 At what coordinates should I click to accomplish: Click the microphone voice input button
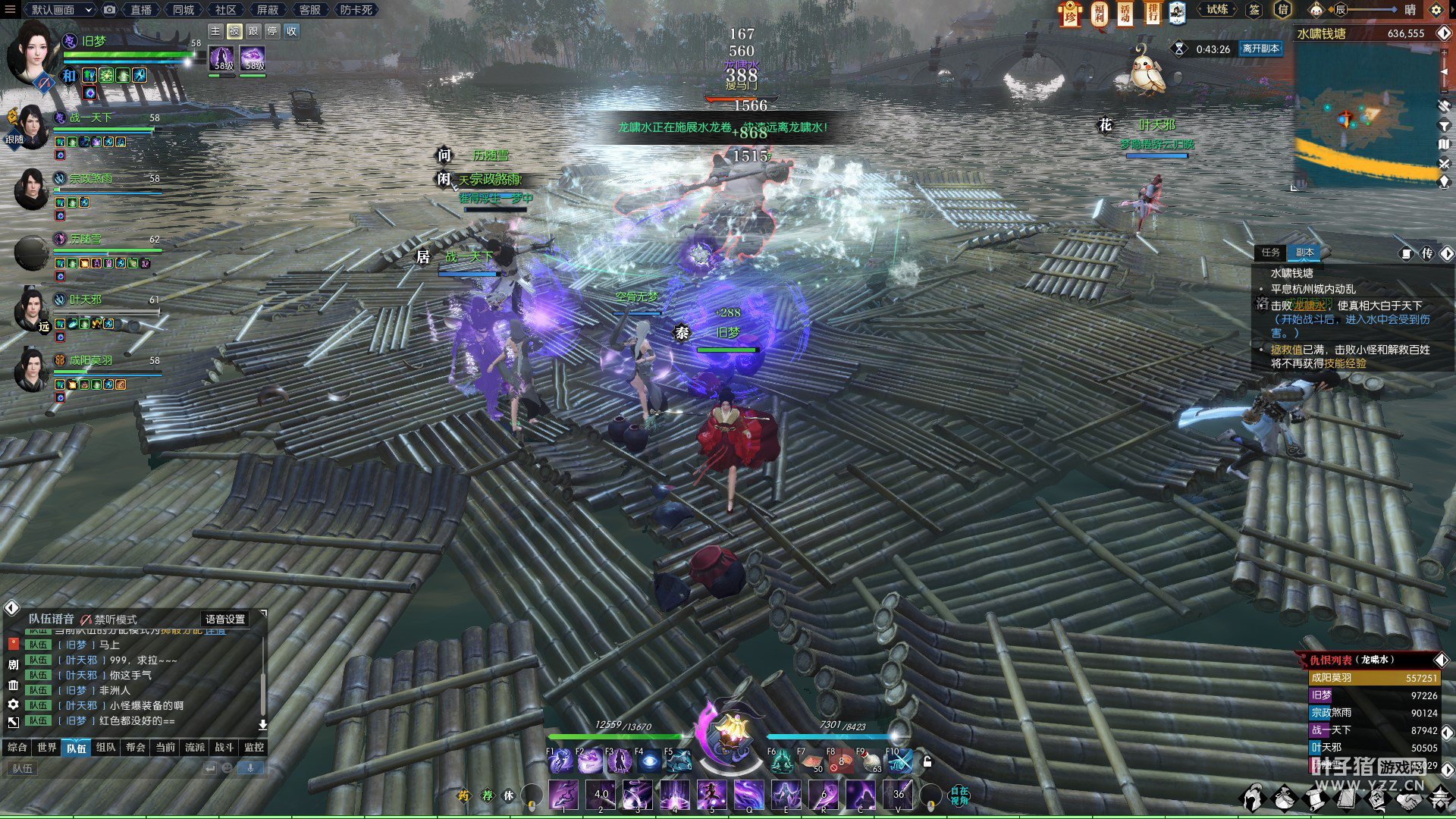[x=250, y=768]
